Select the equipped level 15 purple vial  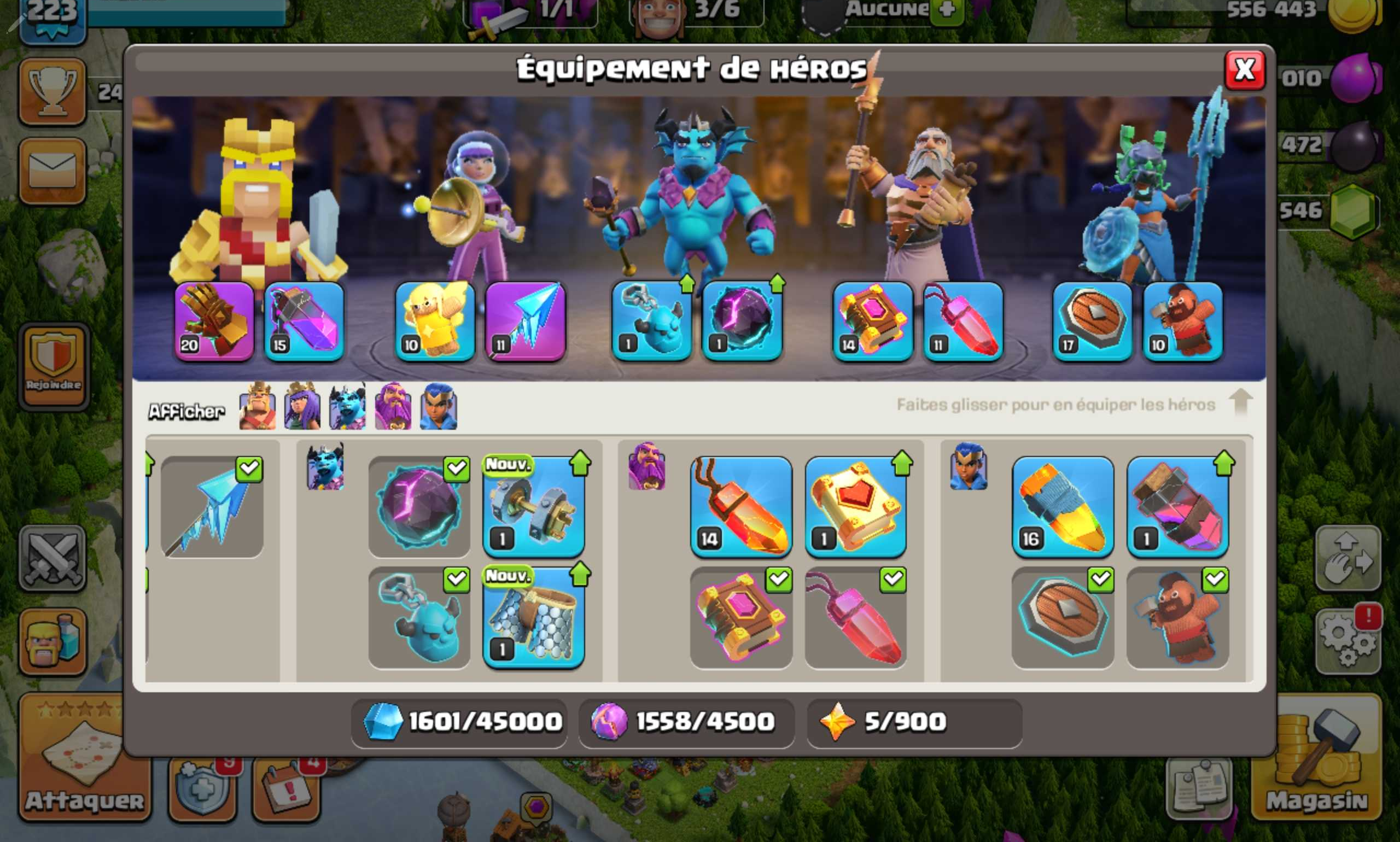tap(304, 321)
